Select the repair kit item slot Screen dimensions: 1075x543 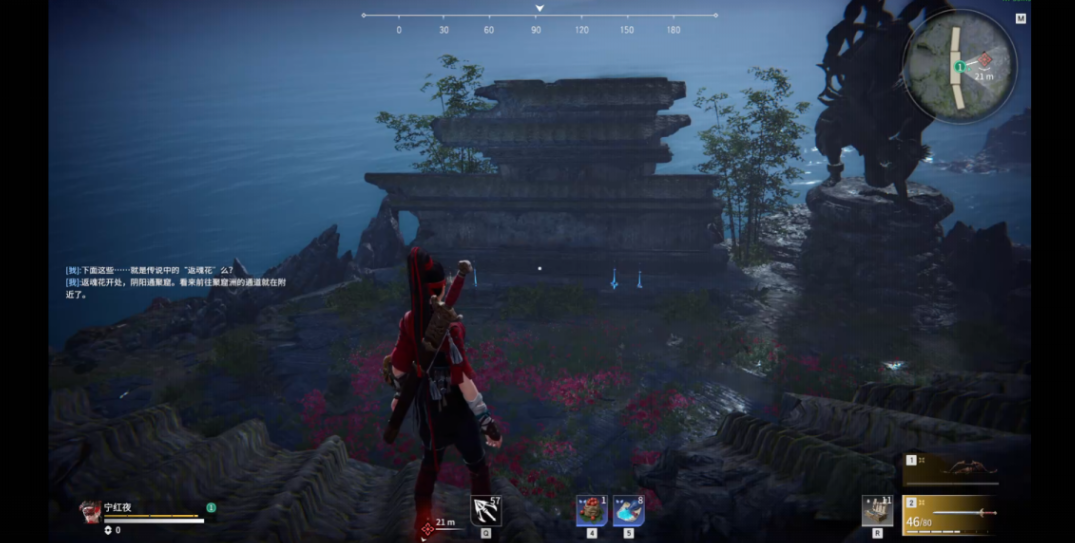877,510
